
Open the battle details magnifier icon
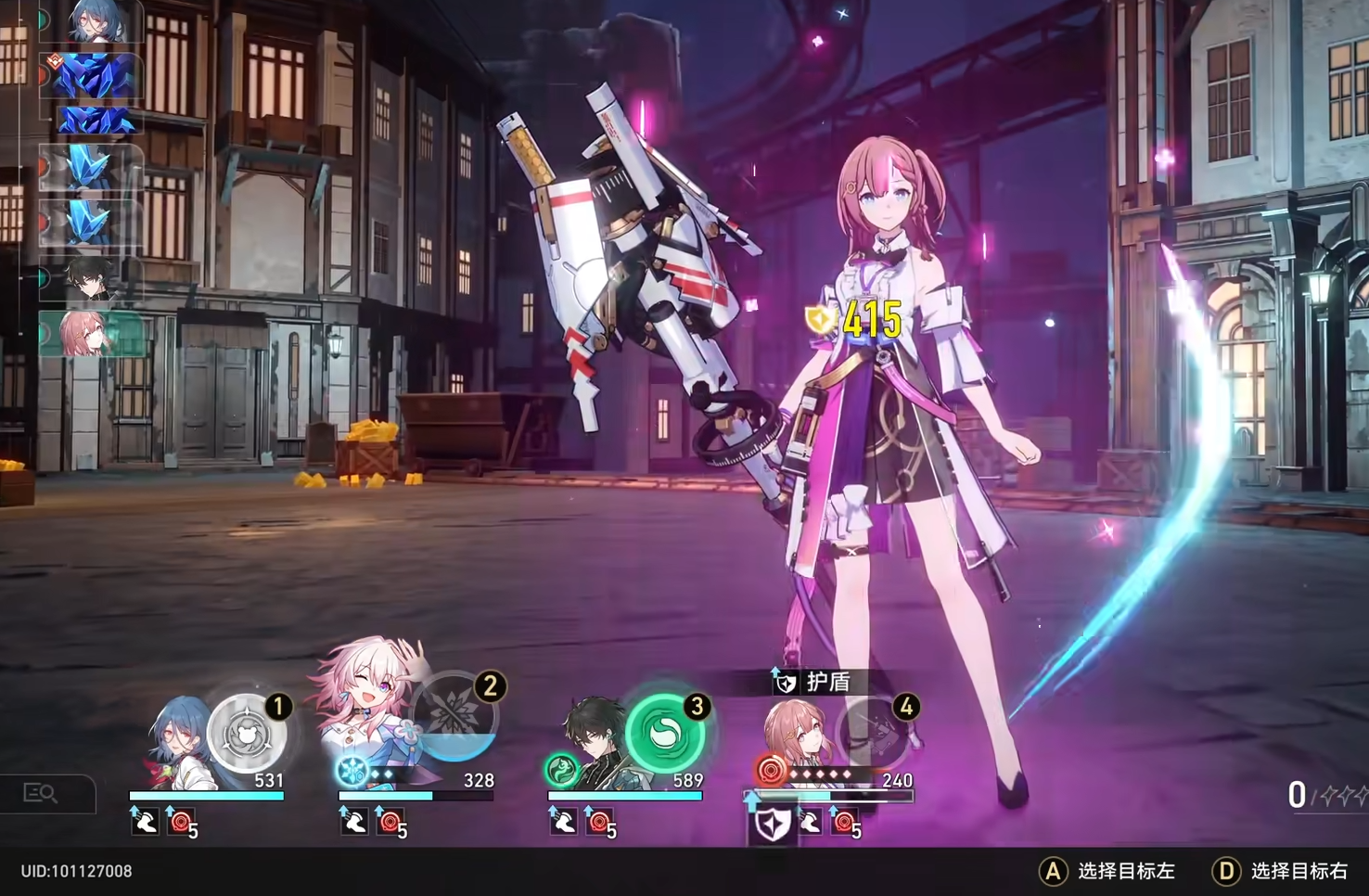tap(42, 794)
